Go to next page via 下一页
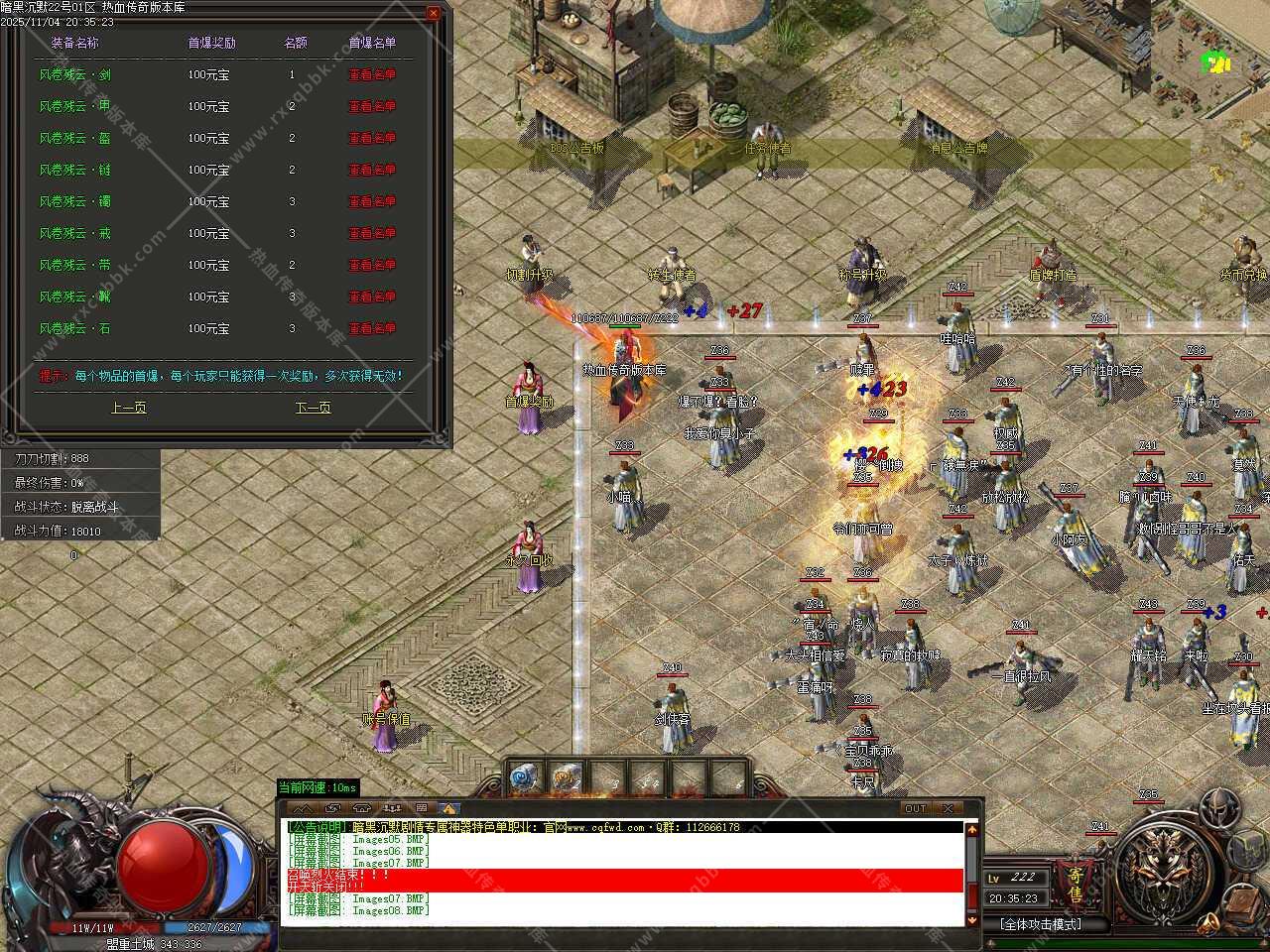This screenshot has height=952, width=1270. 313,408
